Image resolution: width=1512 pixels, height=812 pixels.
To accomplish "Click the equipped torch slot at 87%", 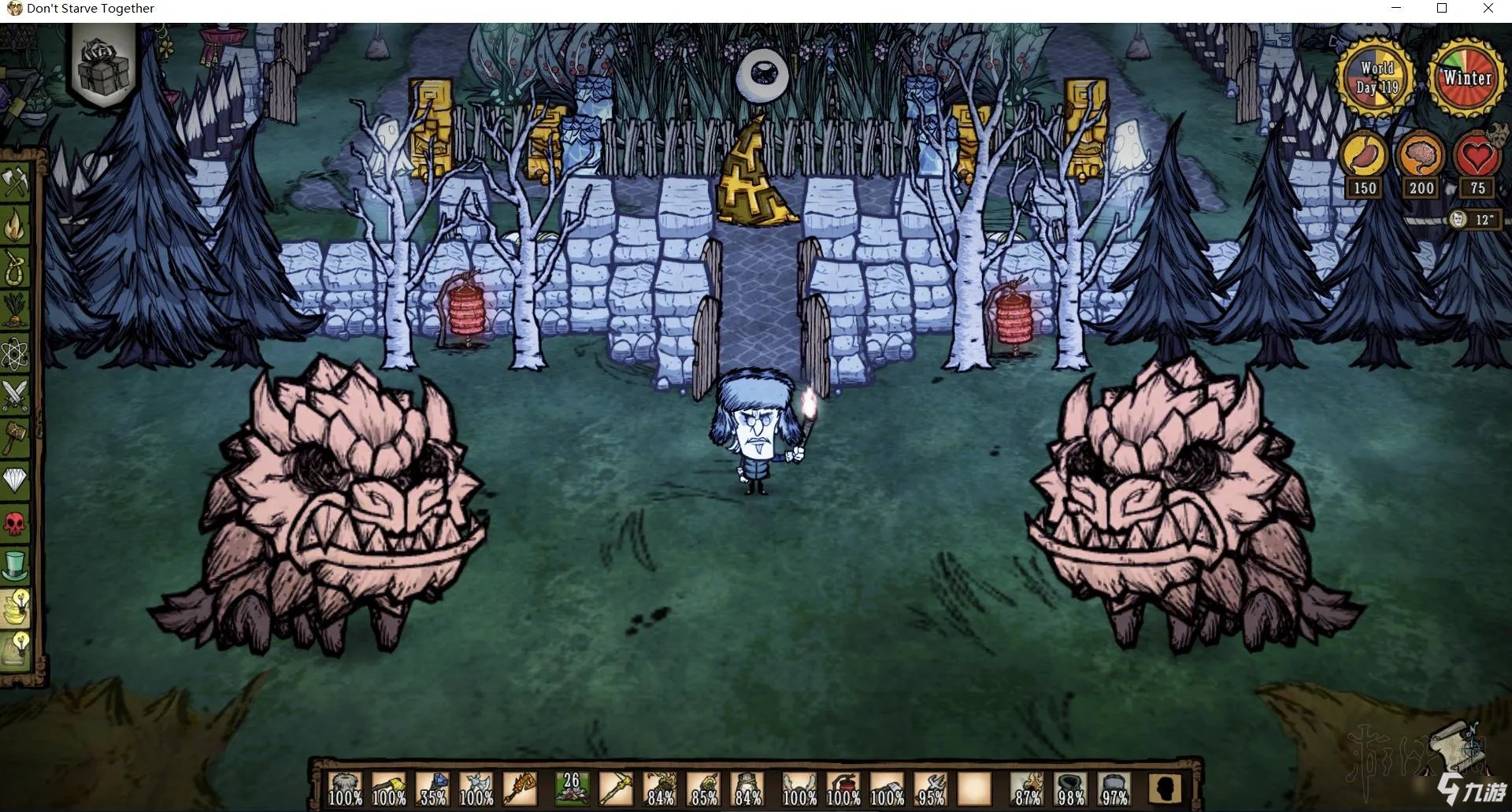I will click(x=1027, y=788).
